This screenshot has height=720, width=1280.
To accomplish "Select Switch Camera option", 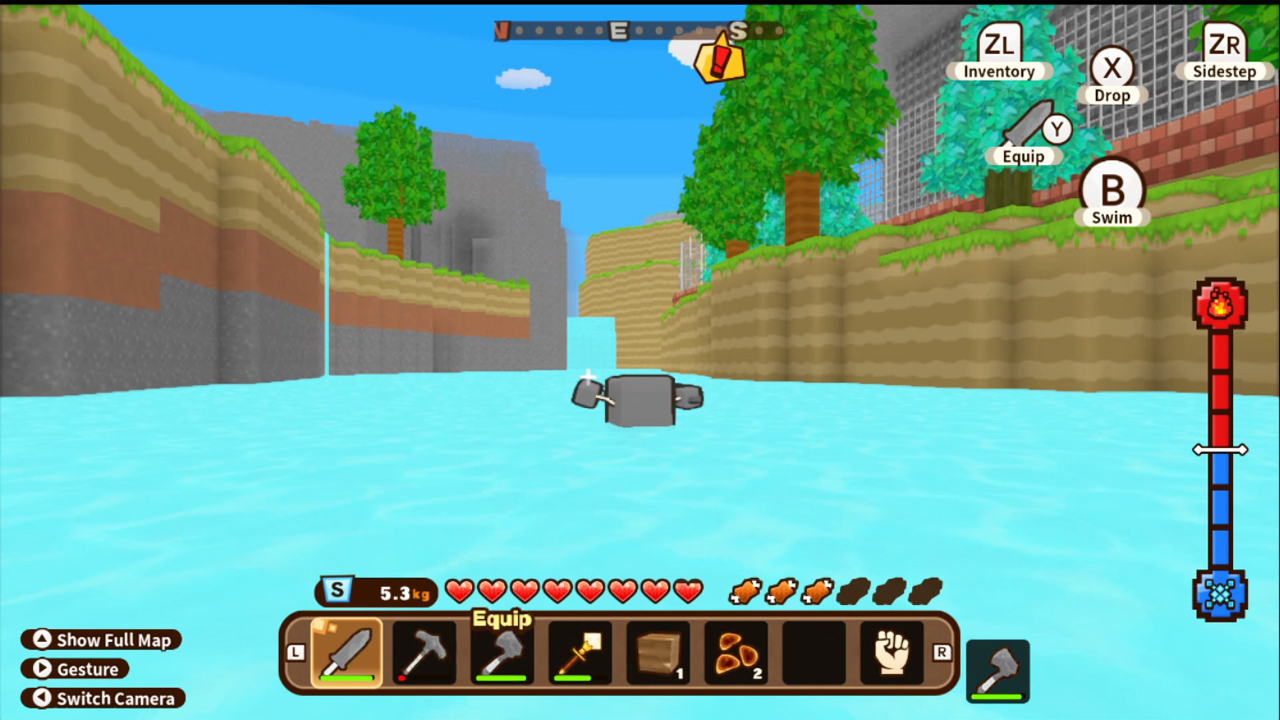I will coord(103,699).
